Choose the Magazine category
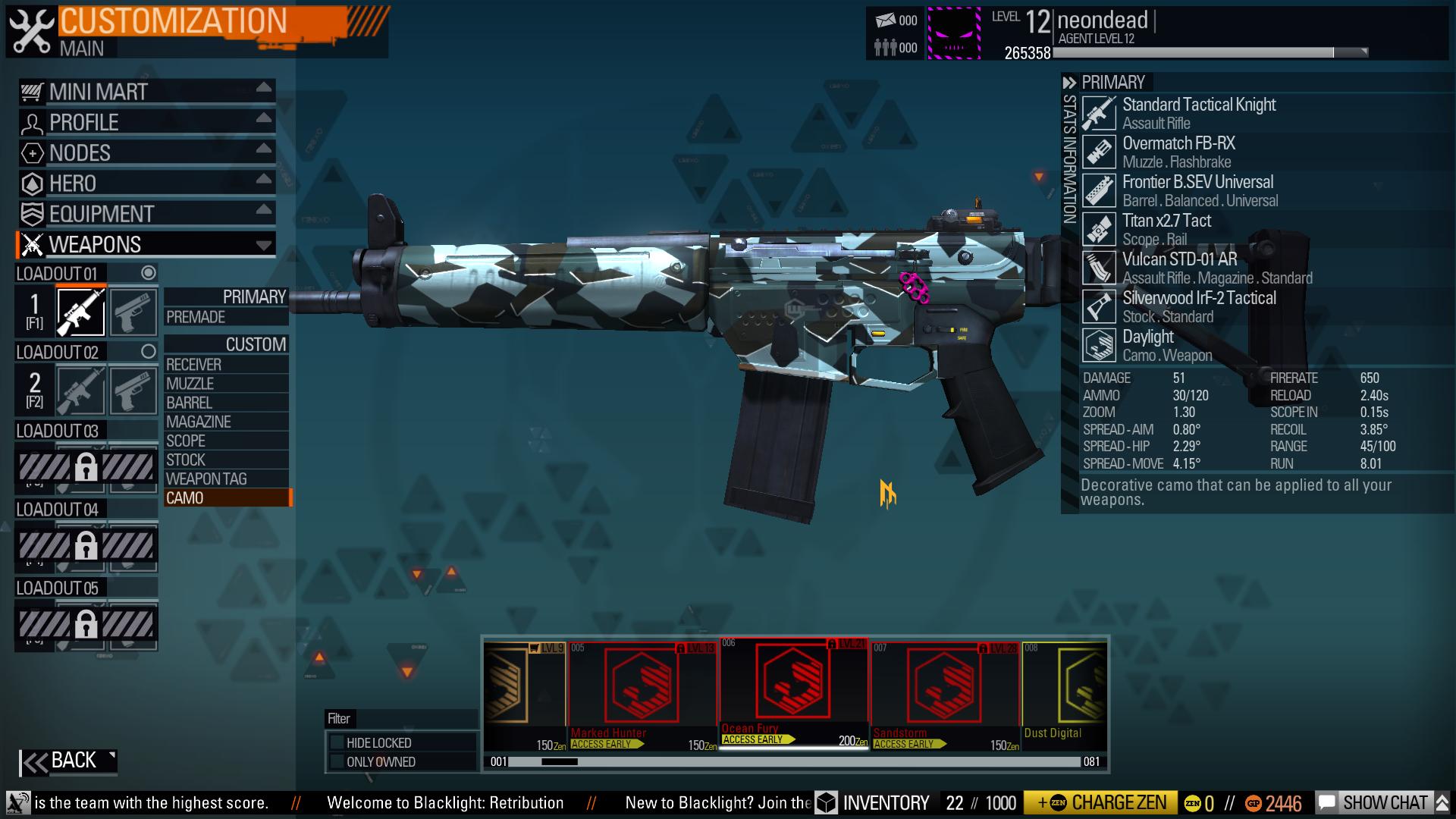Viewport: 1456px width, 819px height. (225, 422)
